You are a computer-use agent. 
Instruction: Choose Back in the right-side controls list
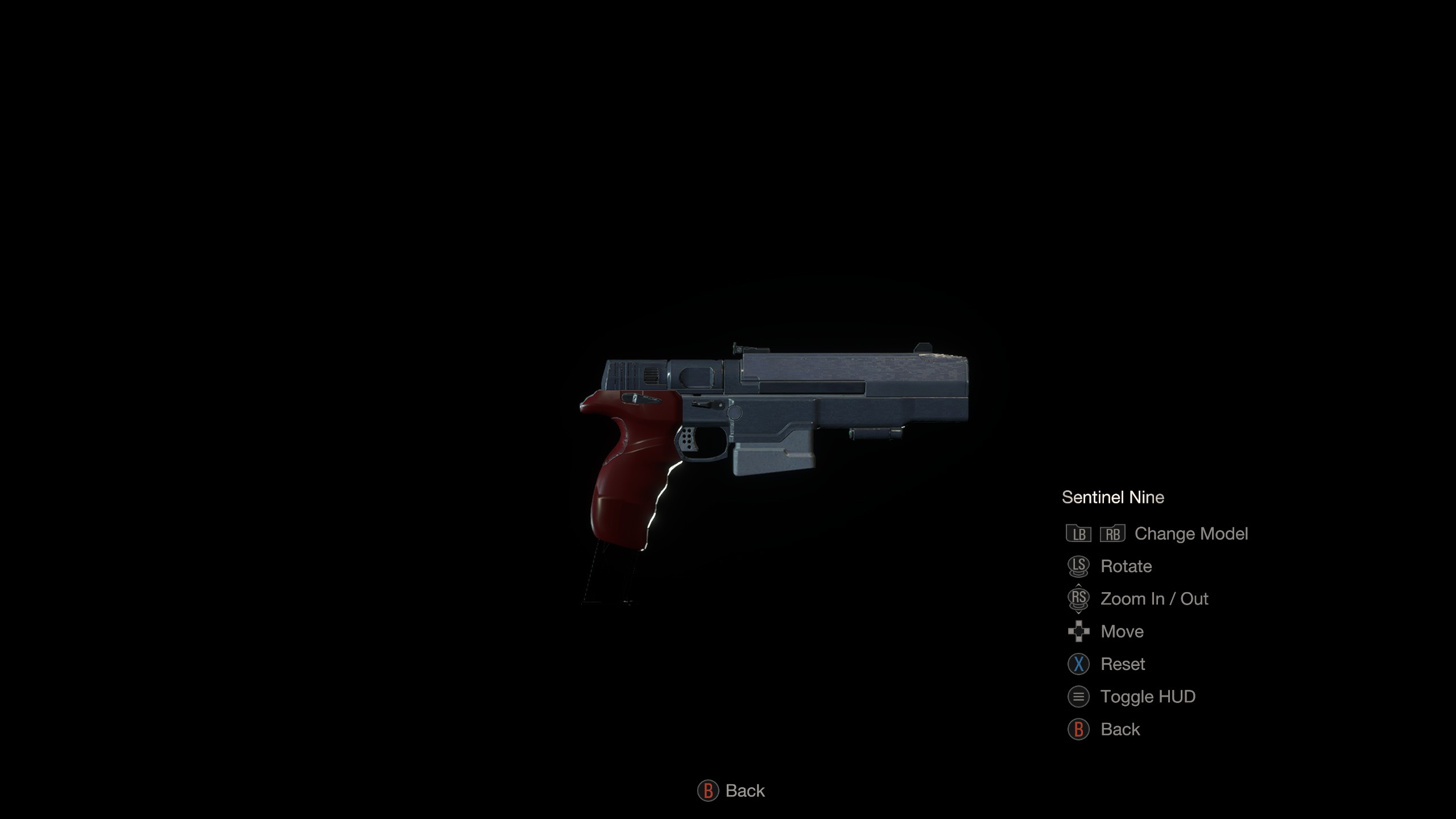pos(1119,730)
